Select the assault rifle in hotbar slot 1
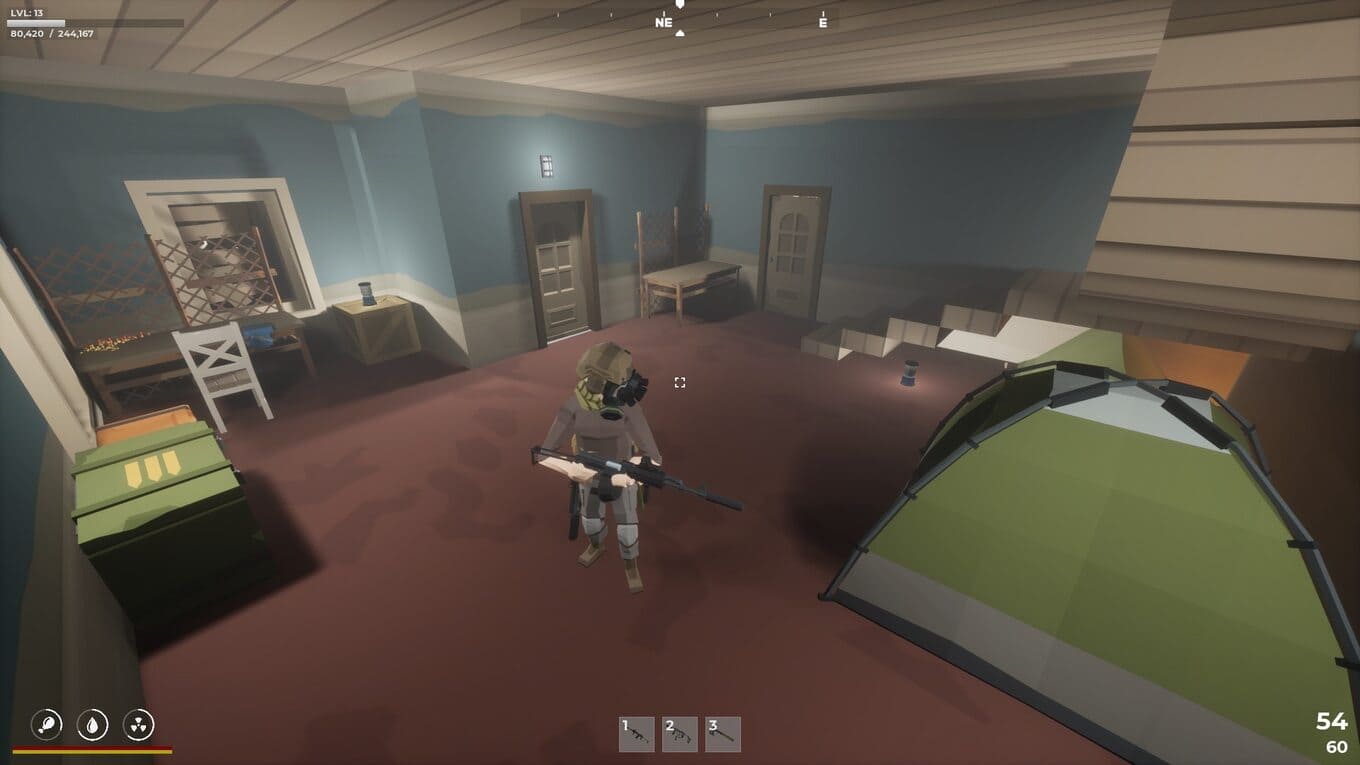Image resolution: width=1360 pixels, height=765 pixels. click(637, 734)
